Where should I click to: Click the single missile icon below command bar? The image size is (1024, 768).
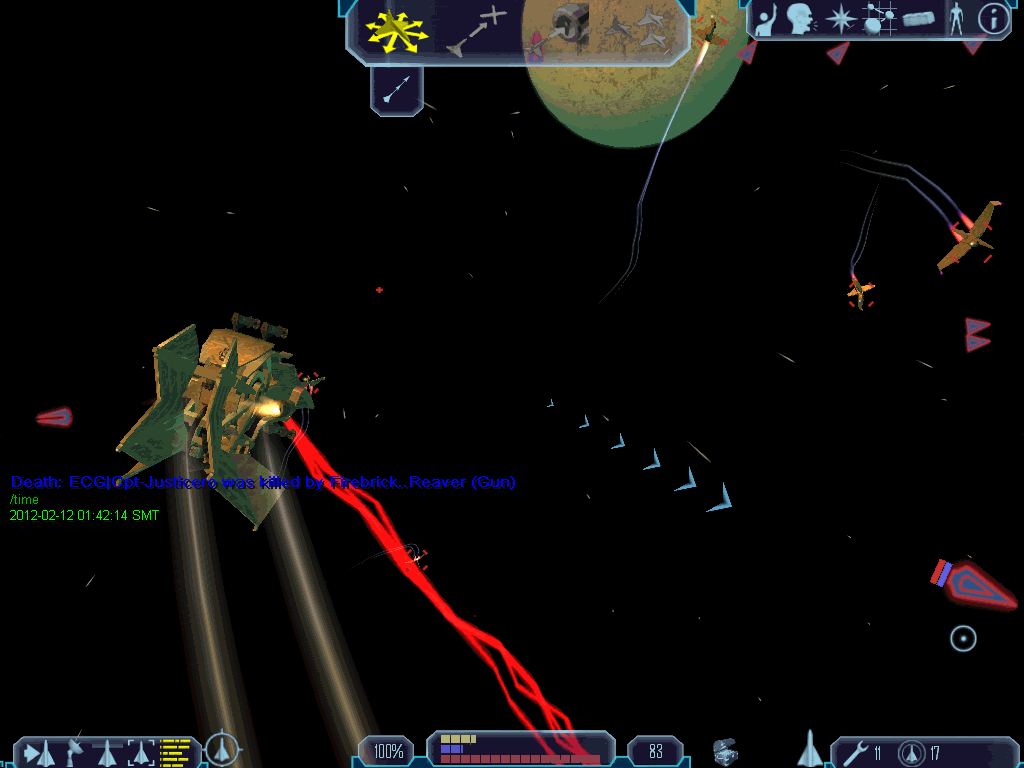[x=396, y=92]
